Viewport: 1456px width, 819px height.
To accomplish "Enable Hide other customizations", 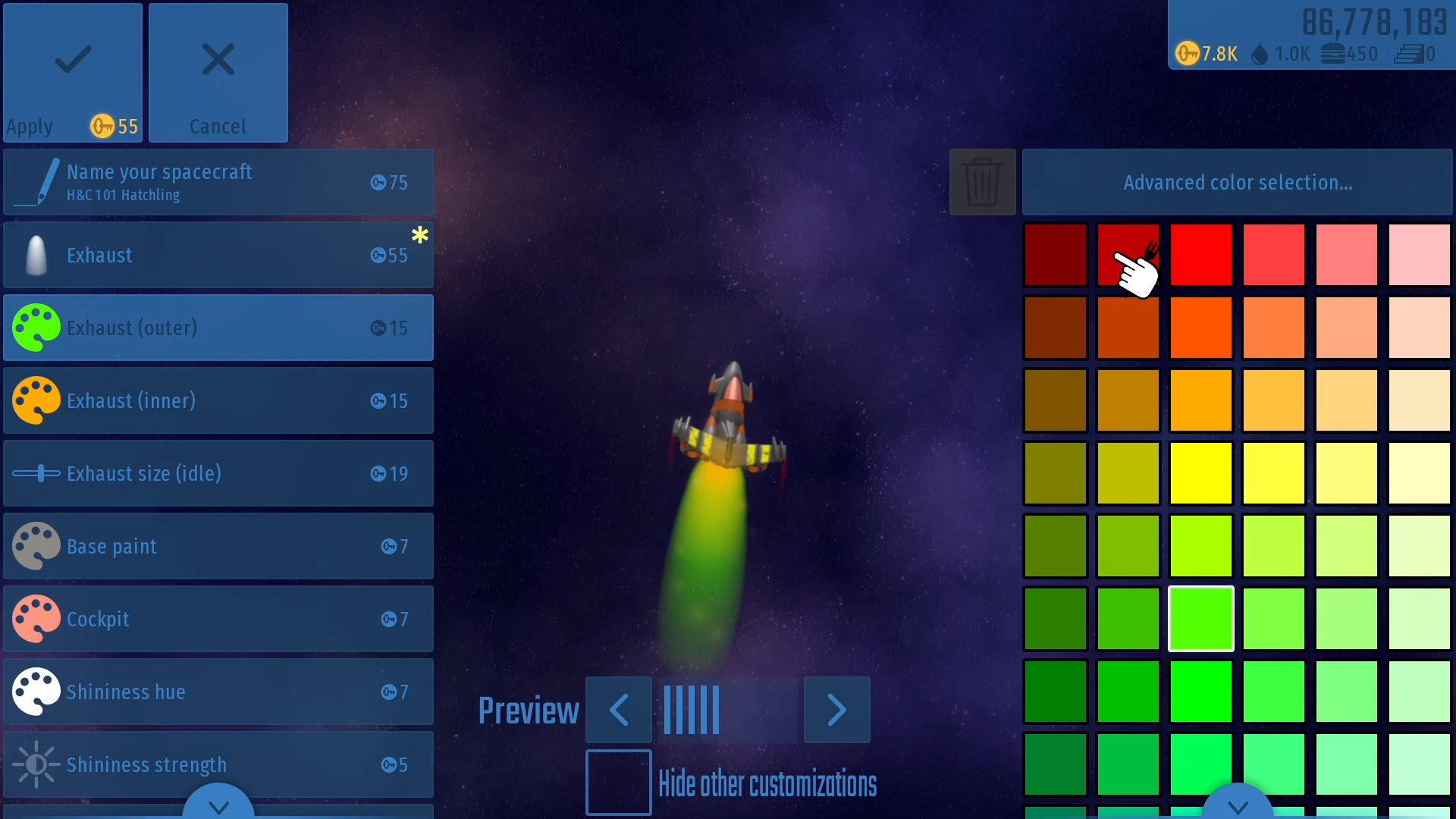I will pos(618,783).
